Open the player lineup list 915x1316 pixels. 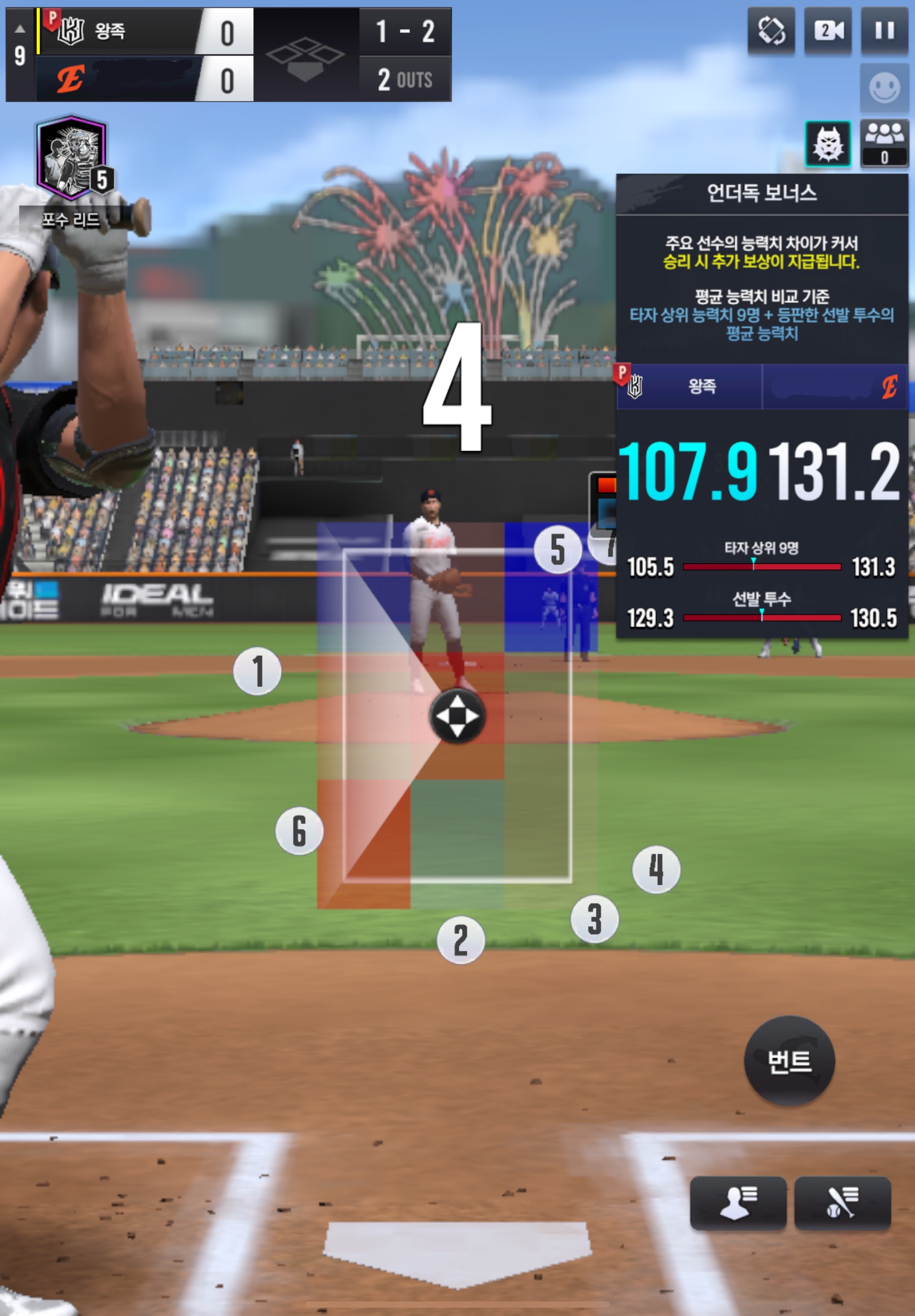(x=738, y=1202)
